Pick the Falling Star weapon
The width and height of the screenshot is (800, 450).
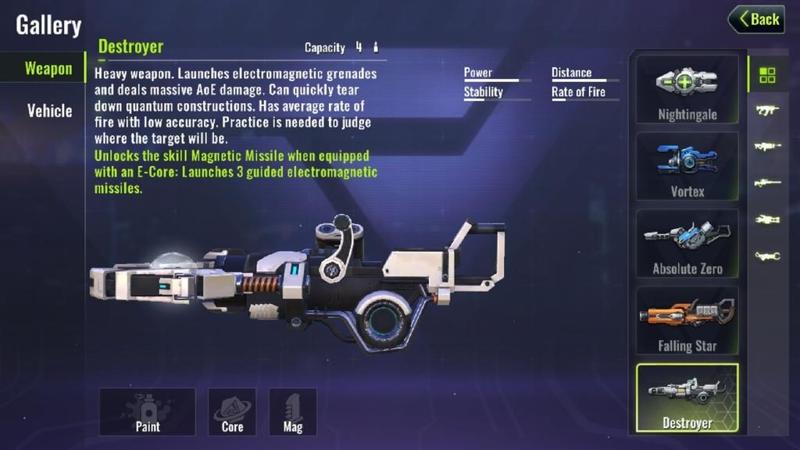tap(687, 320)
